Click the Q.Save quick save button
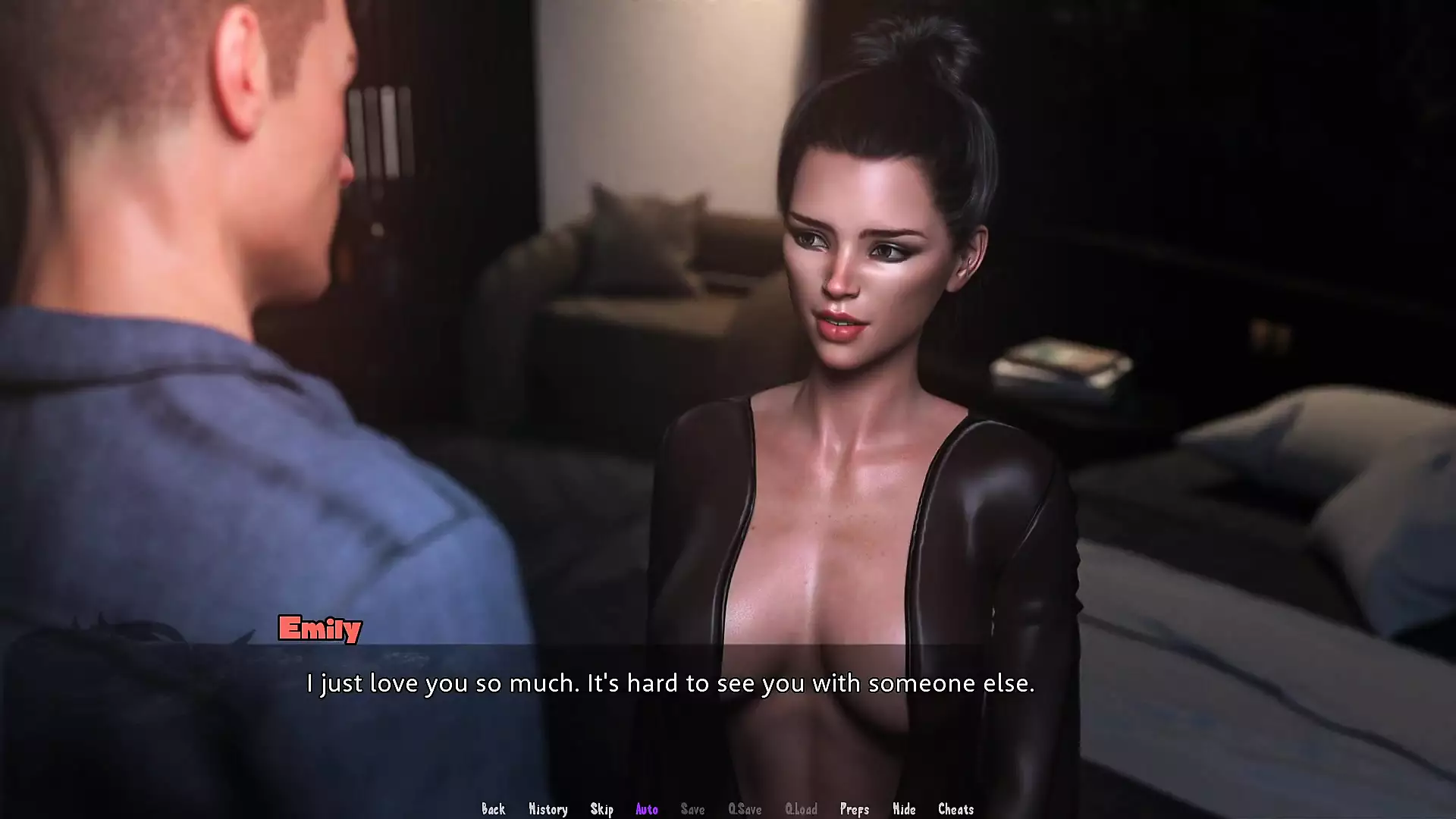 pyautogui.click(x=745, y=809)
